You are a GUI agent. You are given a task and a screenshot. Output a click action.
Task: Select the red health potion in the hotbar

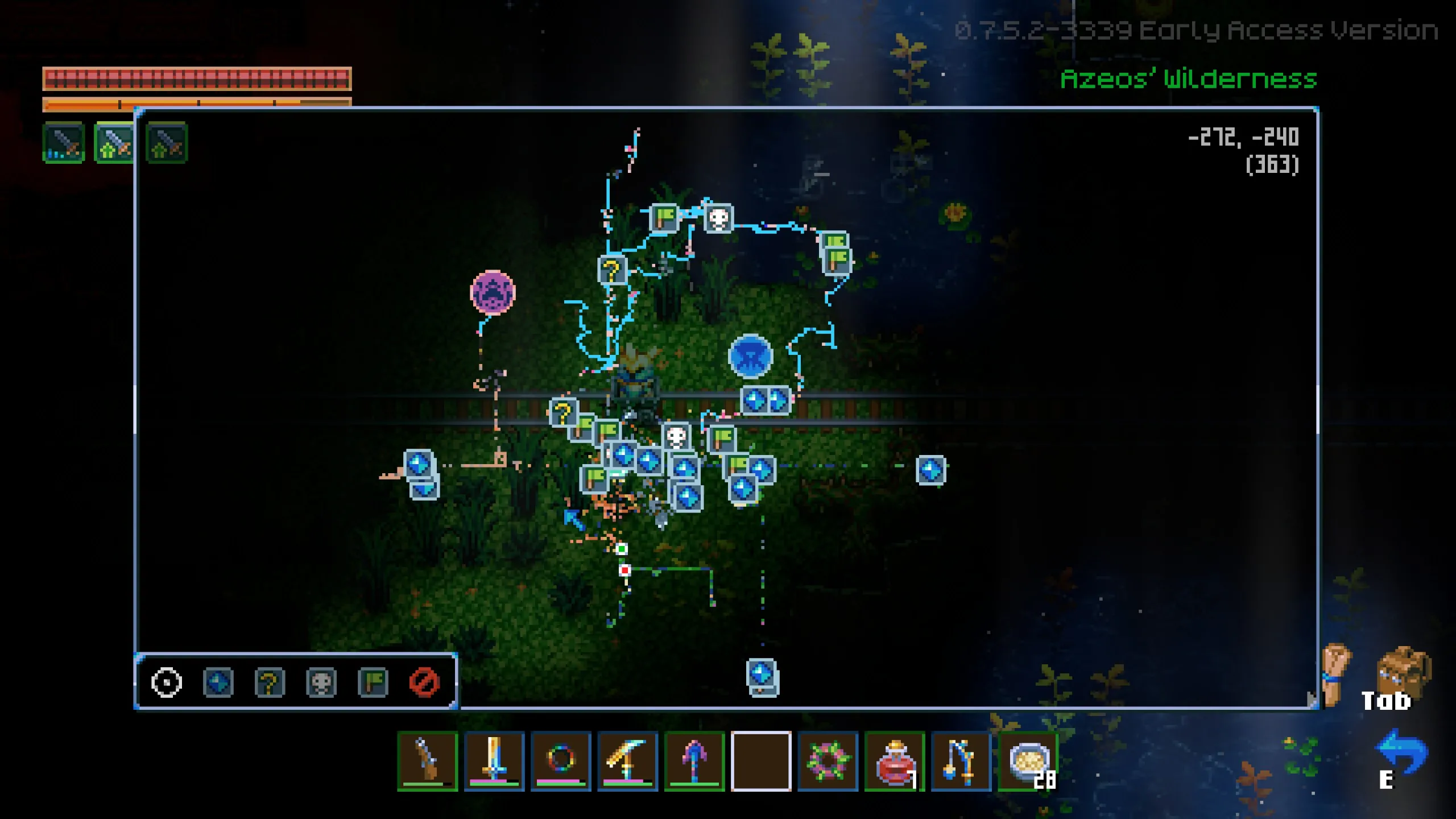click(896, 762)
